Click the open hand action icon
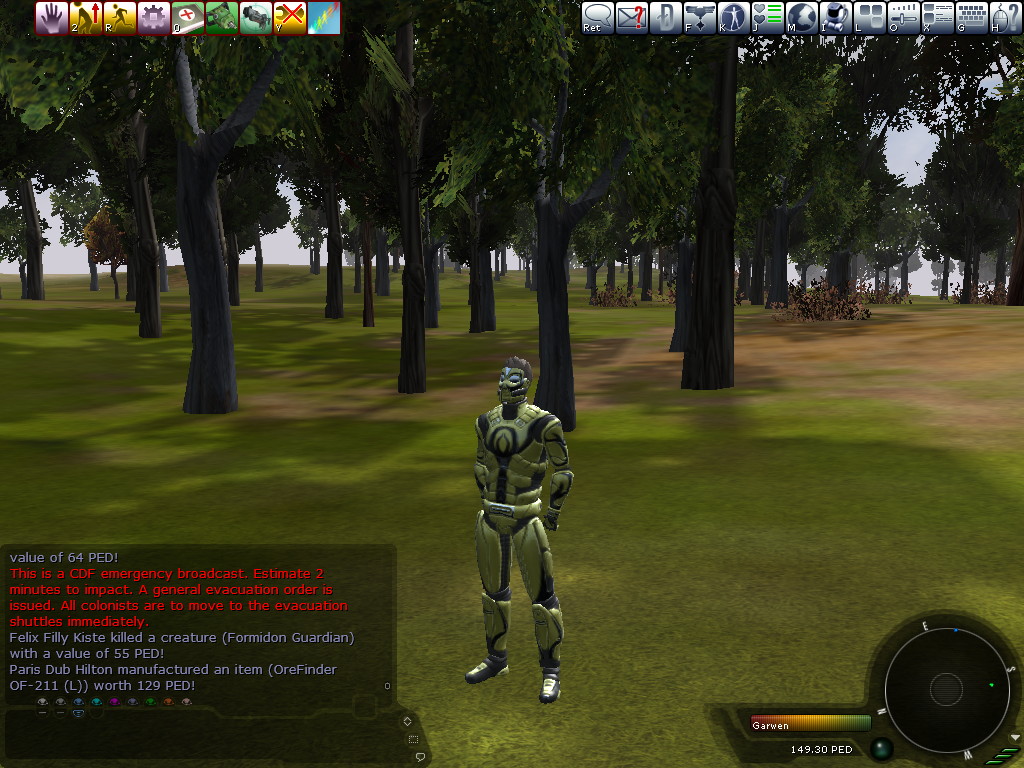This screenshot has width=1024, height=768. (52, 17)
